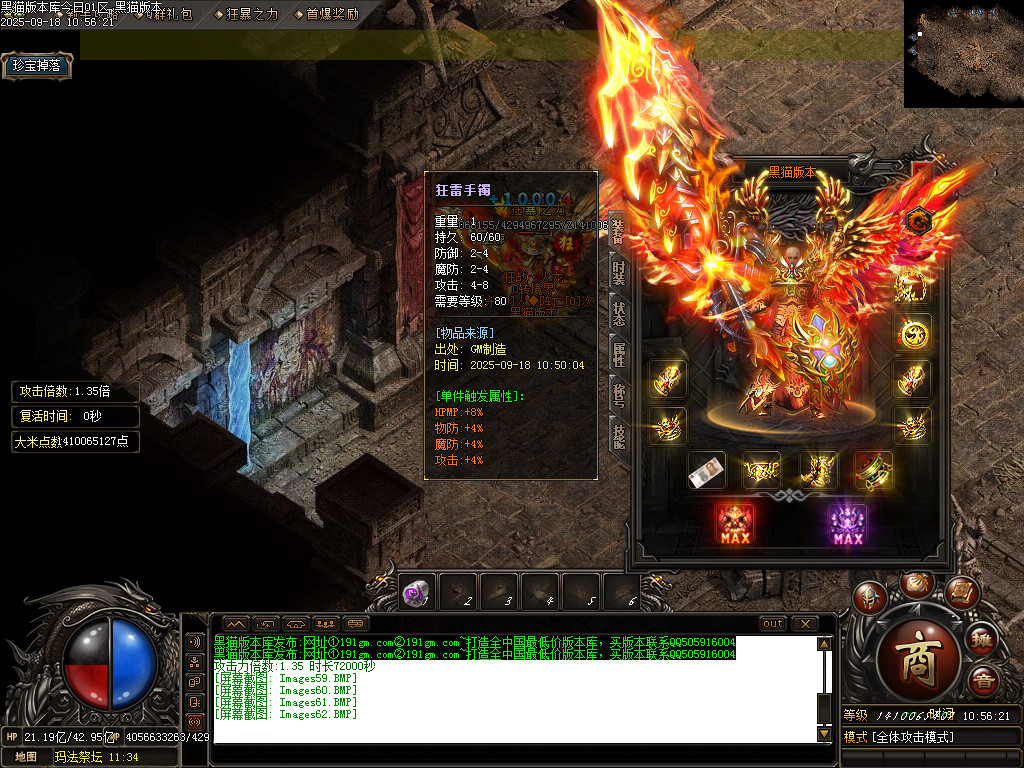Viewport: 1024px width, 768px height.
Task: Select the purple MAX emblem slot
Action: (x=847, y=523)
